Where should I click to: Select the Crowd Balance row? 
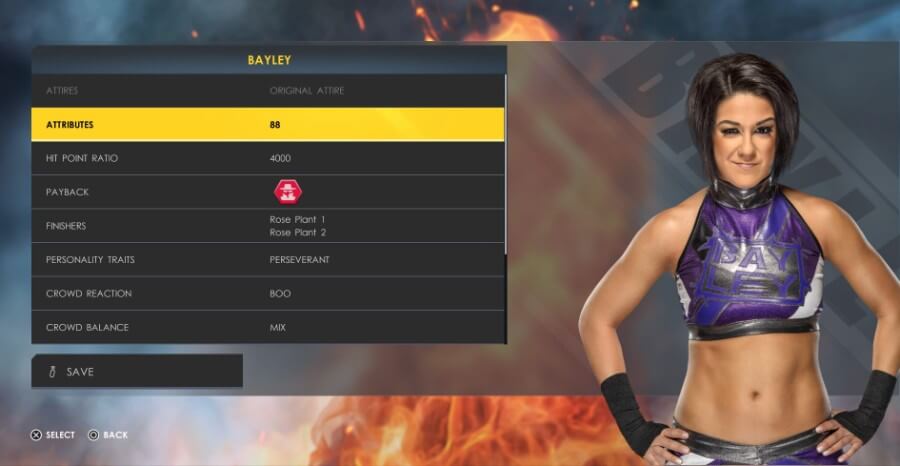point(268,328)
